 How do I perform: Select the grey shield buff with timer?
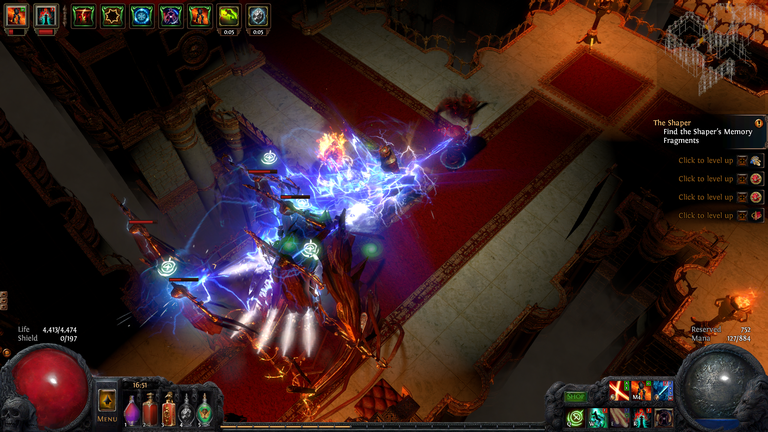coord(258,16)
